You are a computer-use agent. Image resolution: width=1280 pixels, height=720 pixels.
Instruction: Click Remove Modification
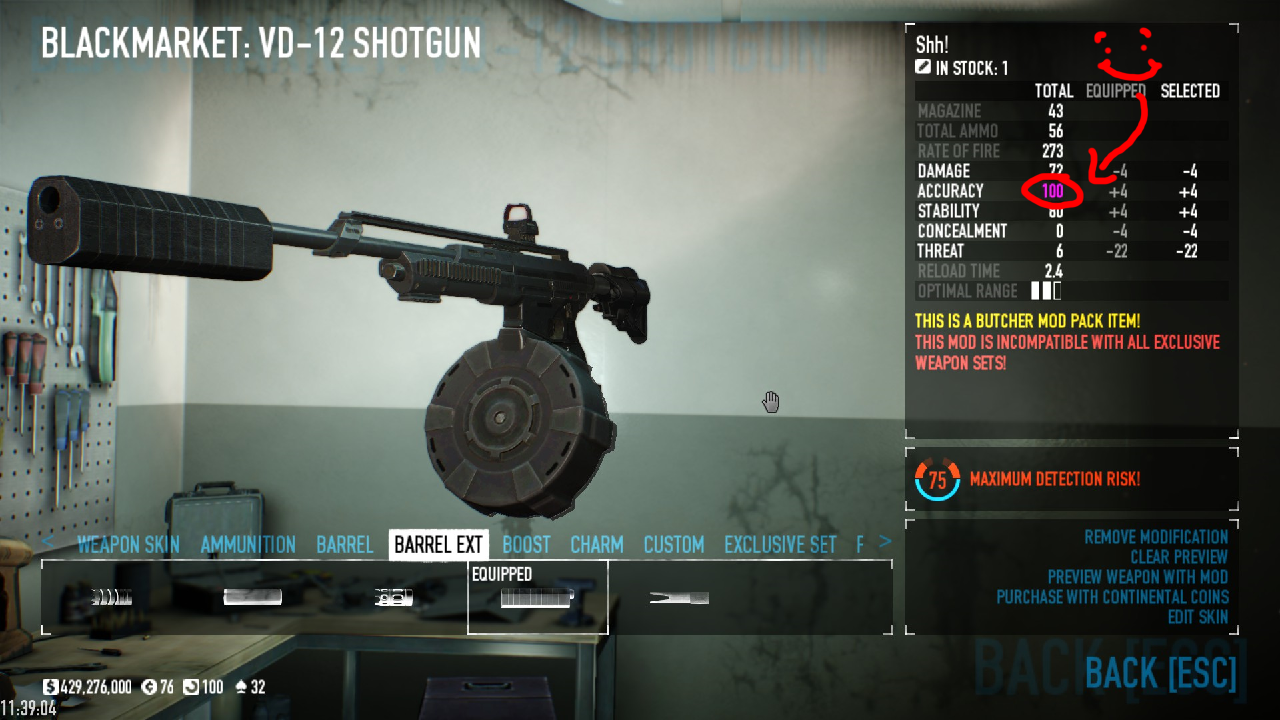pos(1156,537)
